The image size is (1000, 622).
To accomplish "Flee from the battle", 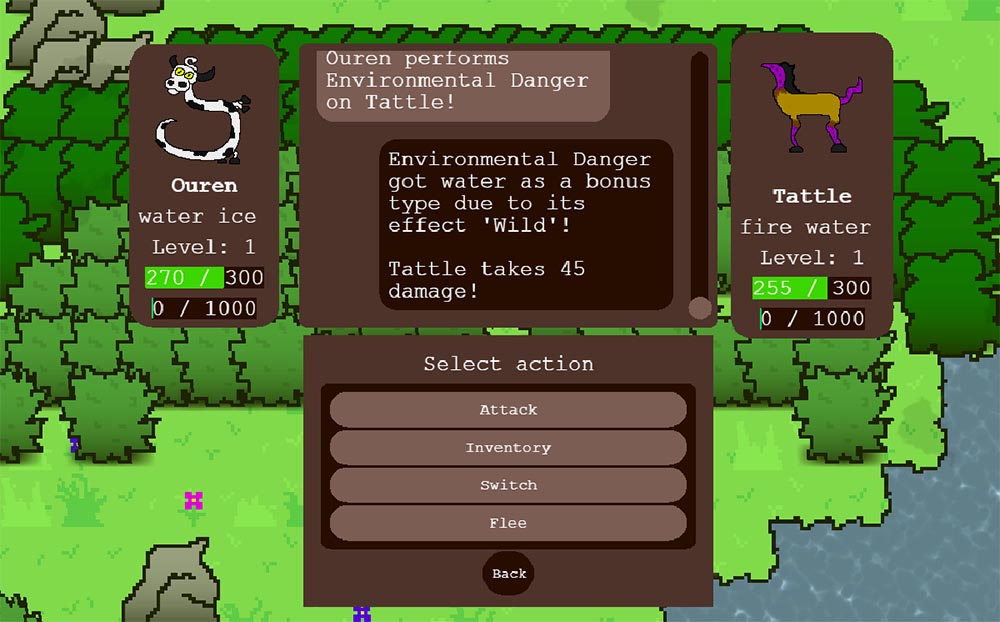I will (508, 523).
